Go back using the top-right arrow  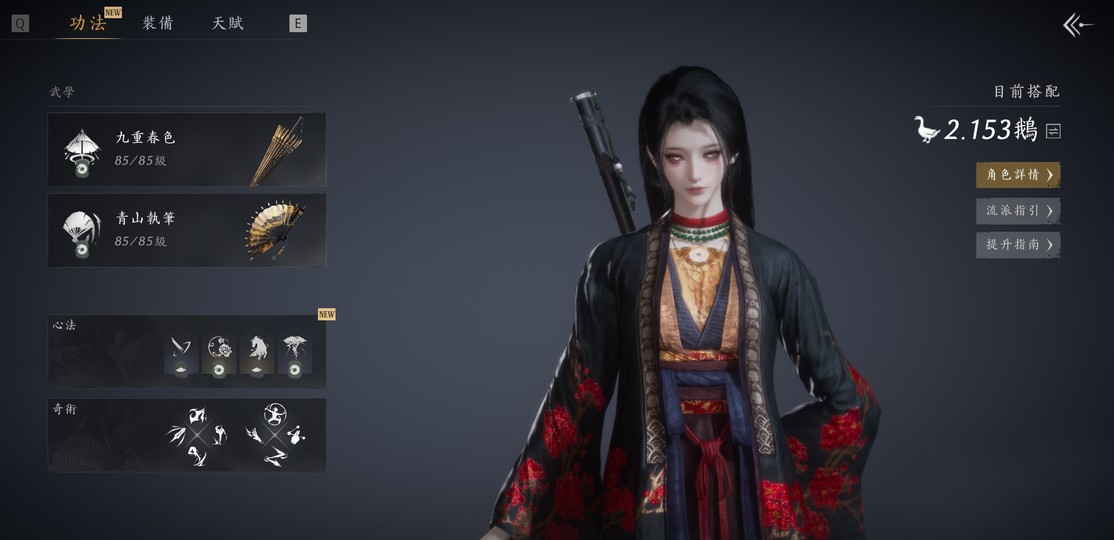[1078, 25]
